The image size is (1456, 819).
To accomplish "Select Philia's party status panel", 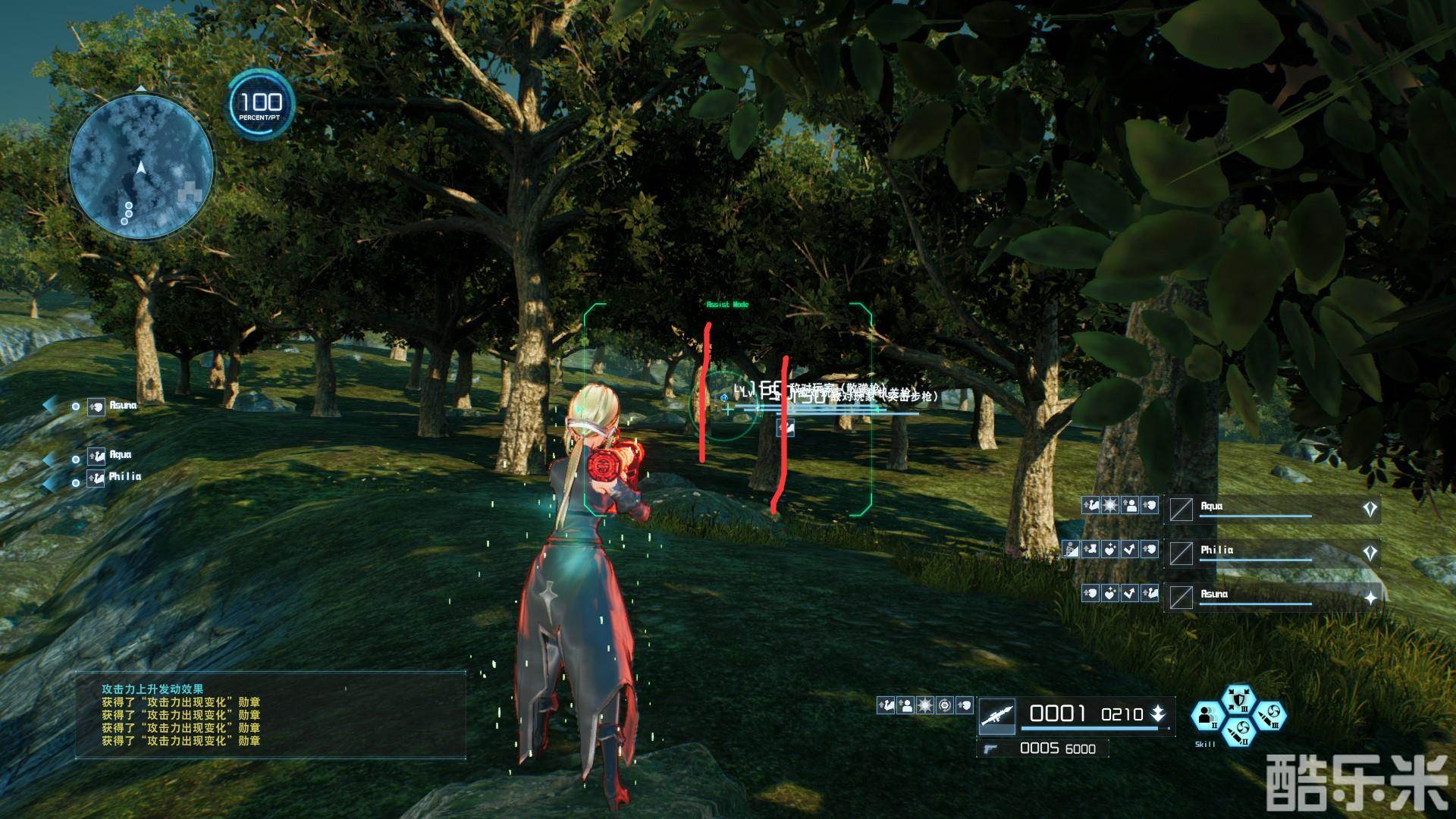I will pyautogui.click(x=1272, y=553).
